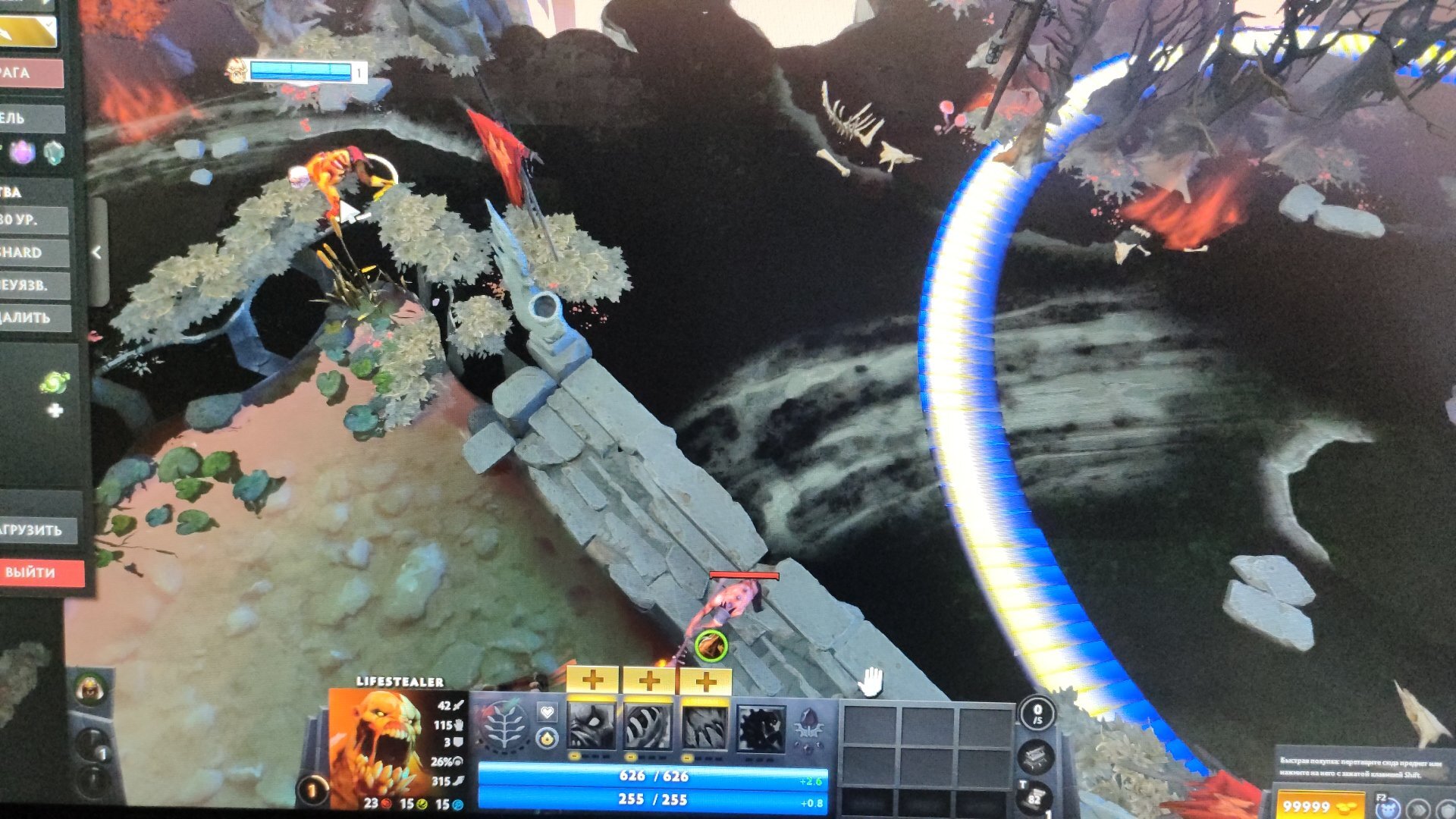Screen dimensions: 1456x819
Task: Activate Lifestealer's Rage ability icon
Action: pos(592,726)
